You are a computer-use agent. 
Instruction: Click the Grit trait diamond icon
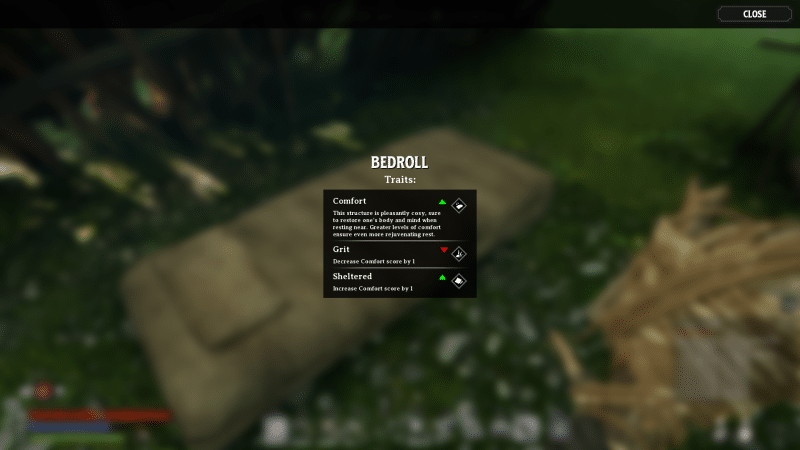(459, 254)
